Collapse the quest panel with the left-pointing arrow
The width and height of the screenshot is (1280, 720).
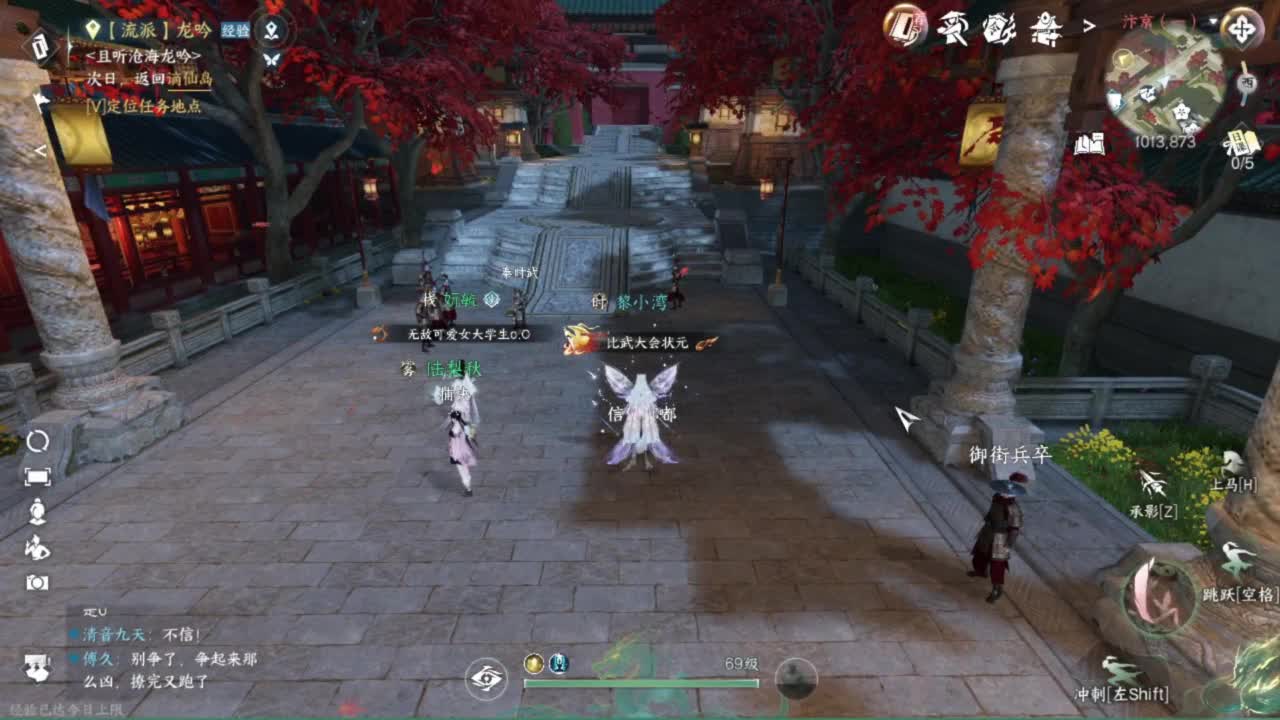pos(40,99)
